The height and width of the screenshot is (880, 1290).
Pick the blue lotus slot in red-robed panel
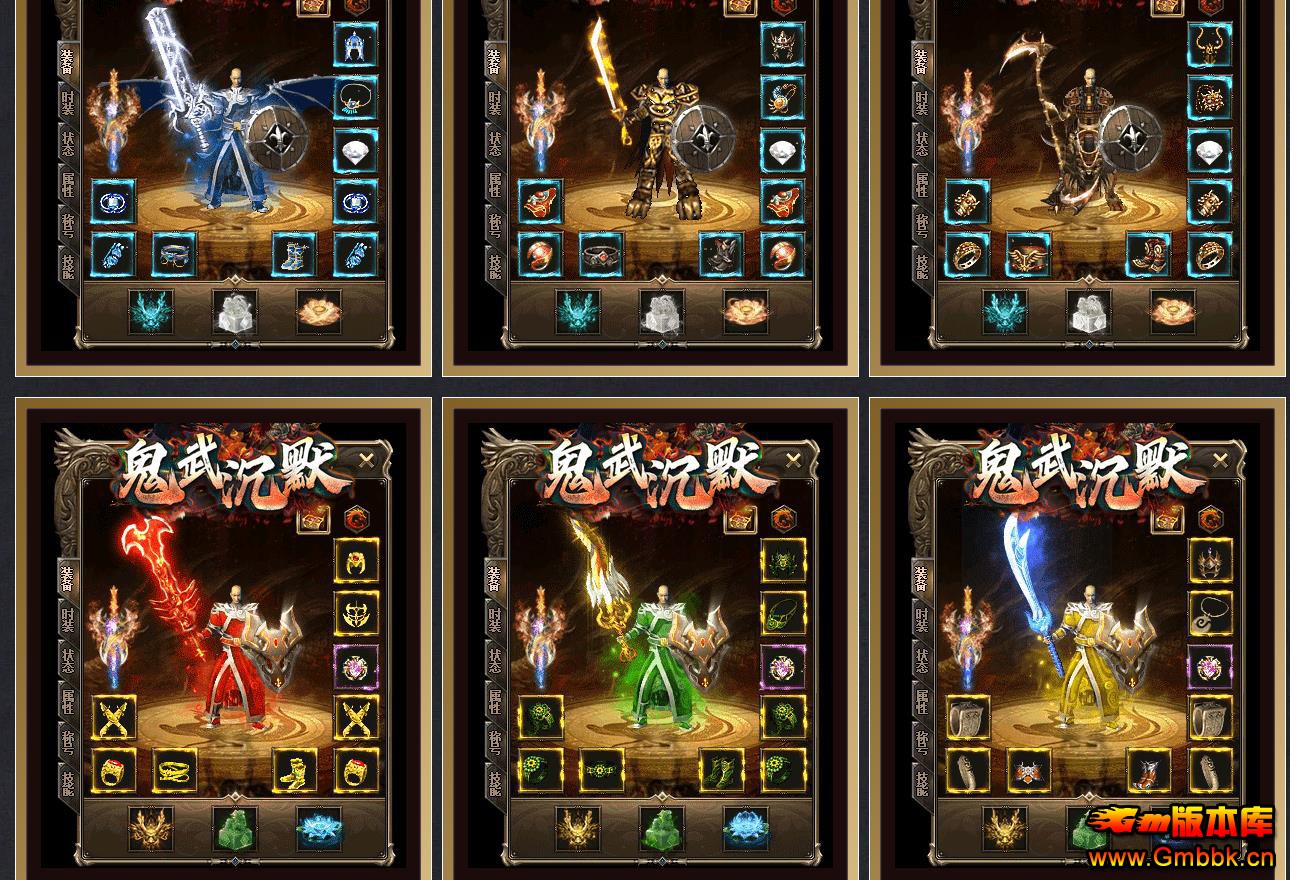319,829
